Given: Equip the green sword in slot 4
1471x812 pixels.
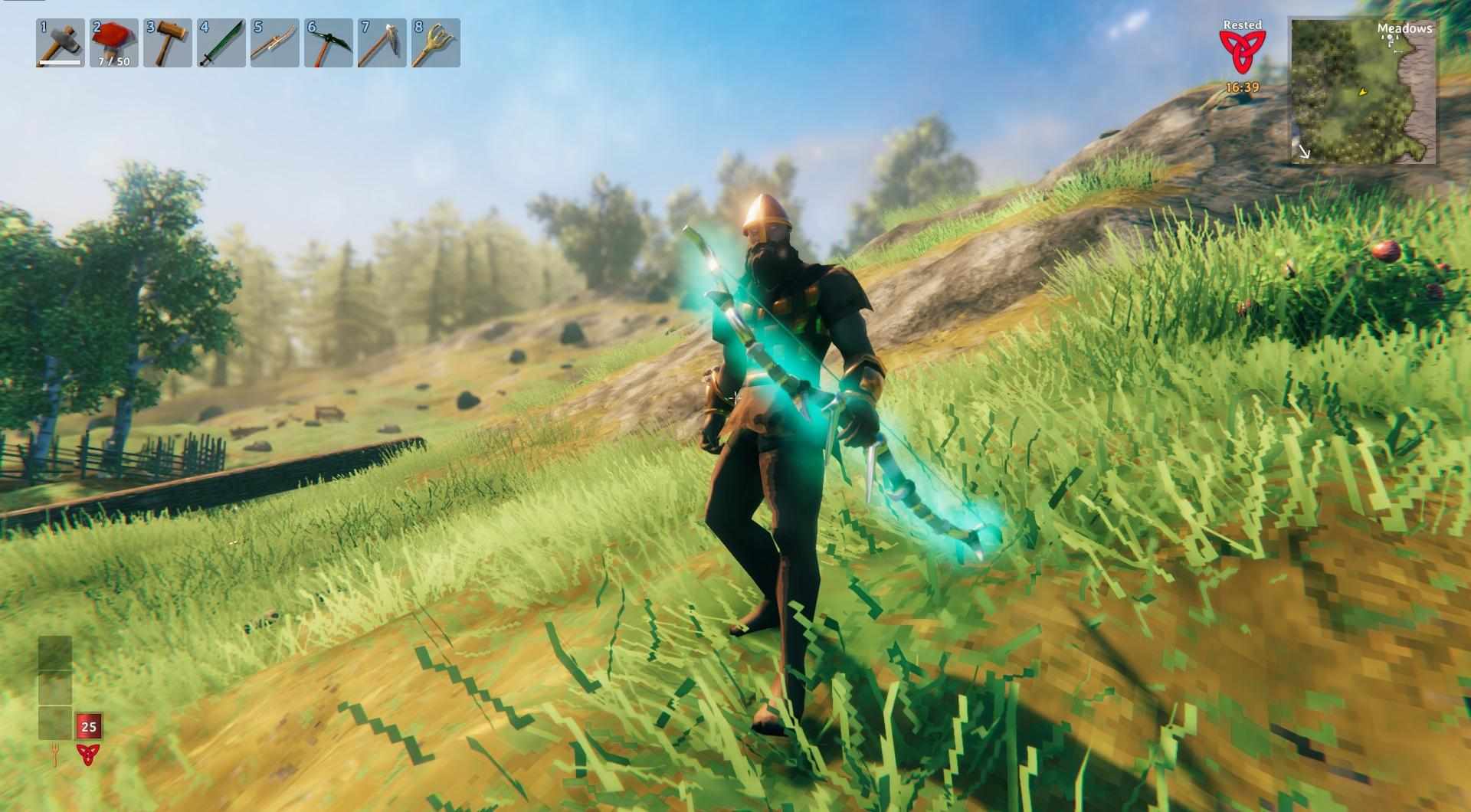Looking at the screenshot, I should [x=221, y=43].
